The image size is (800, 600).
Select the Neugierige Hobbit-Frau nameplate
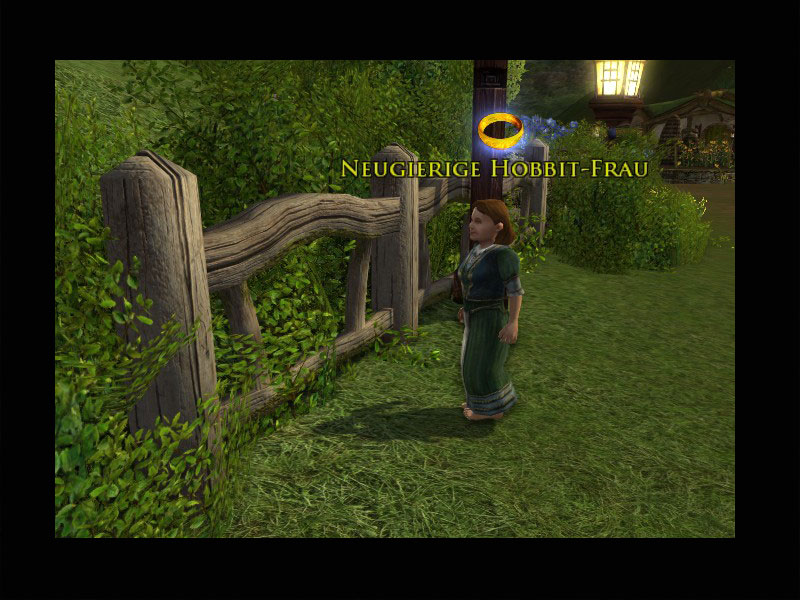click(494, 168)
